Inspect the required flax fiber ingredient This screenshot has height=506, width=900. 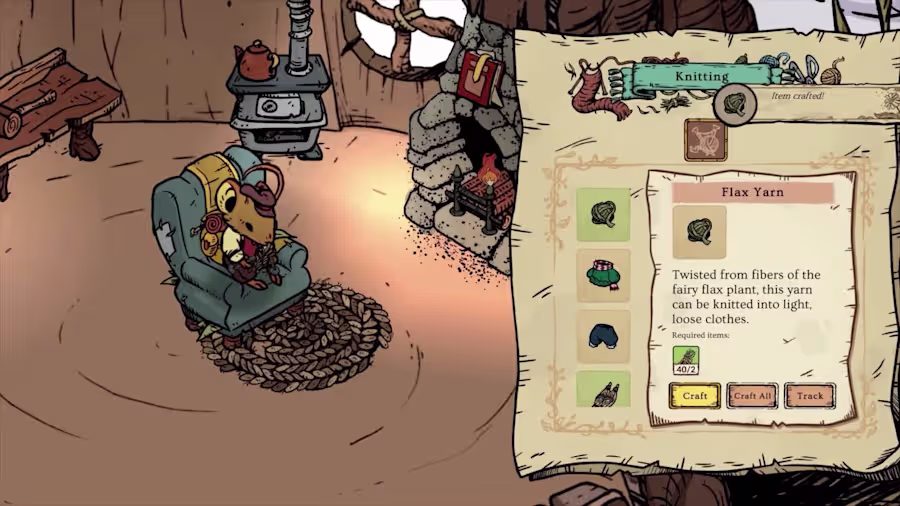click(686, 360)
